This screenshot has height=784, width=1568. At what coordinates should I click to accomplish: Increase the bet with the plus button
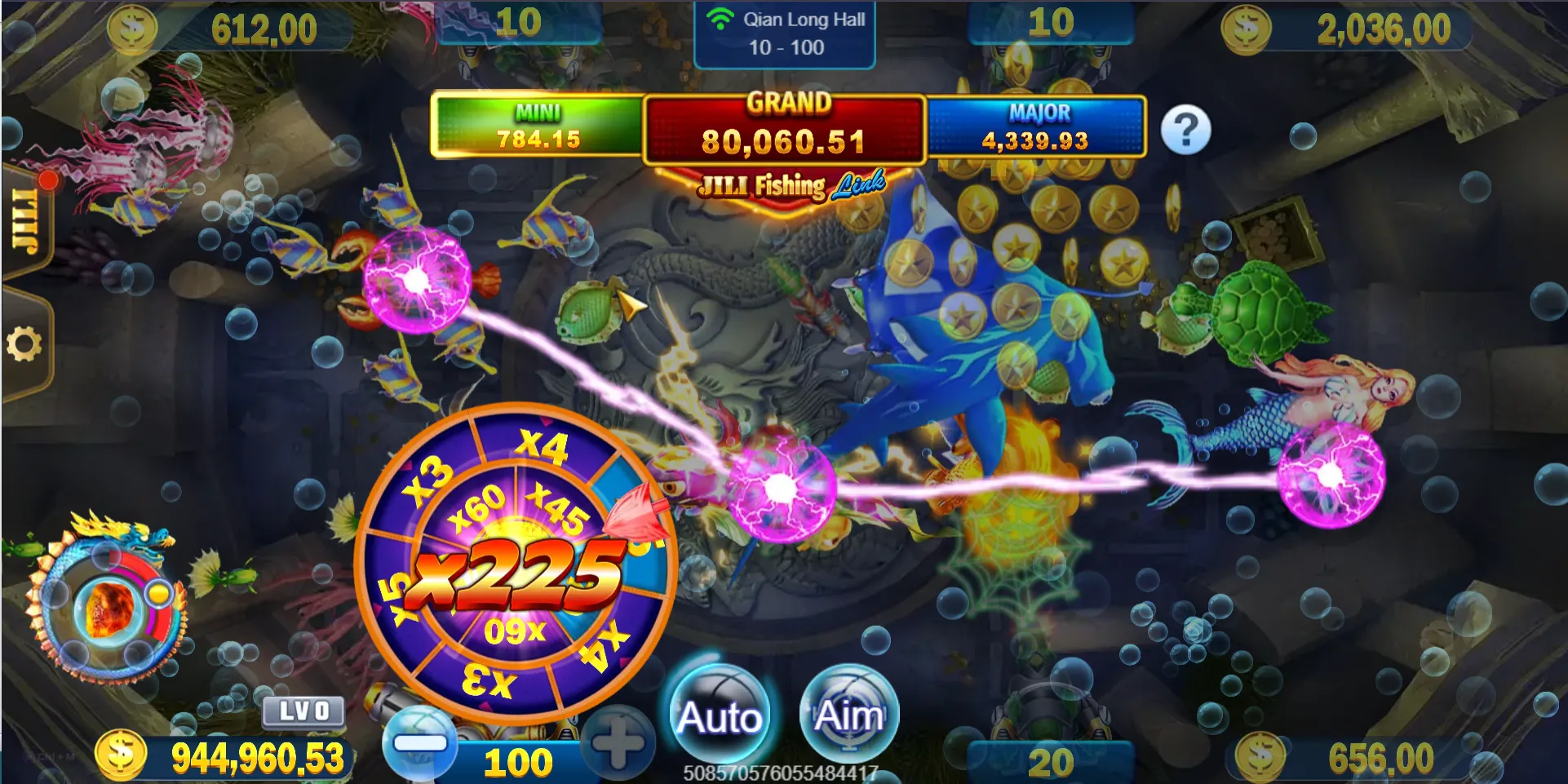click(618, 743)
